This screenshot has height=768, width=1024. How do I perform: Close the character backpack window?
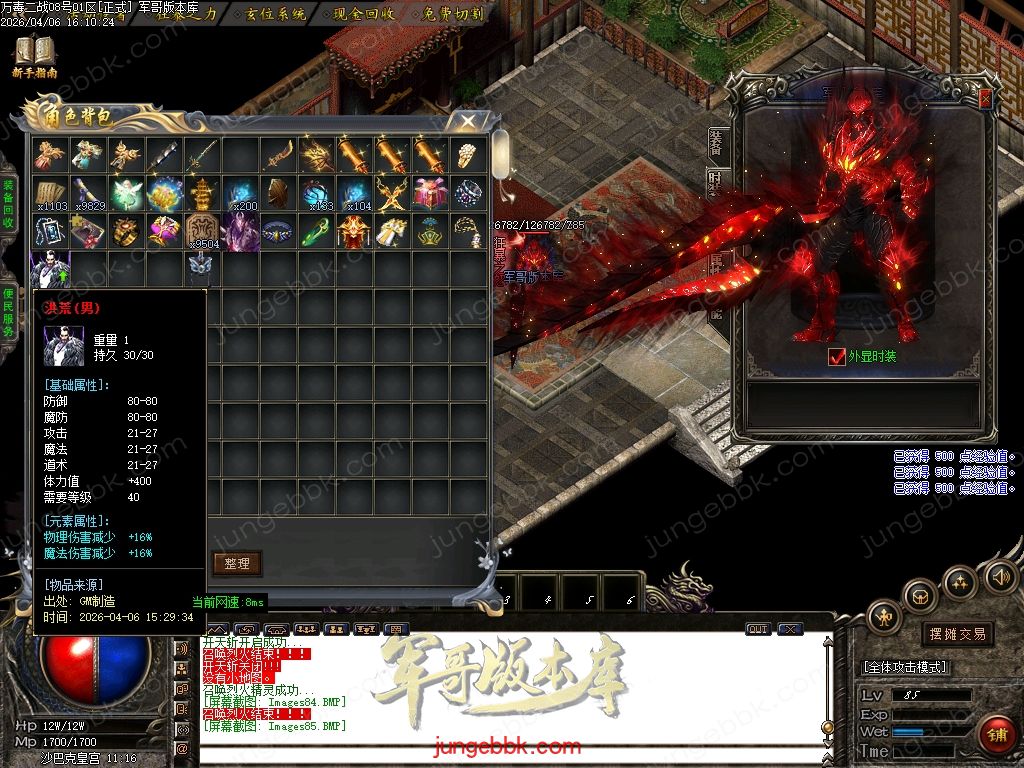point(467,121)
